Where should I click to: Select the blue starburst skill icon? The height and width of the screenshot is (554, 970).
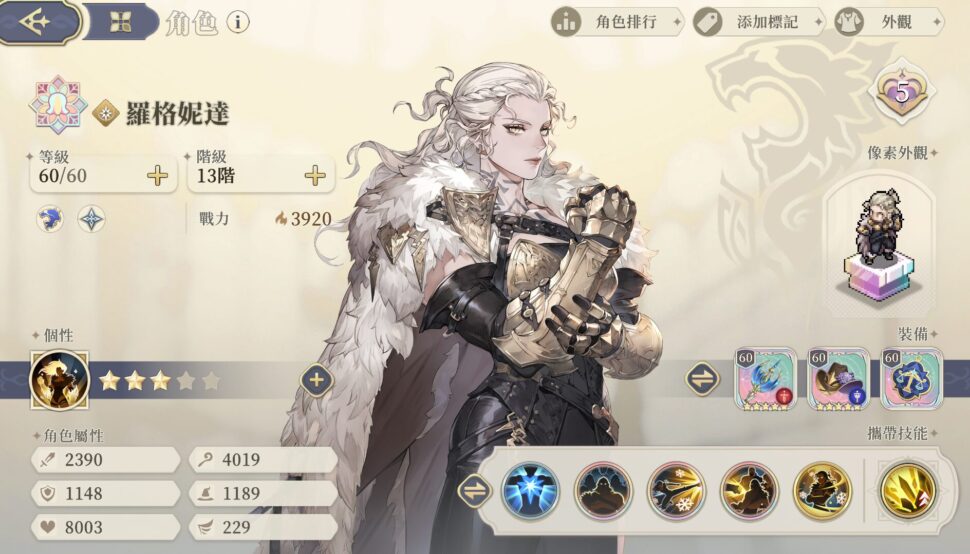[x=530, y=491]
